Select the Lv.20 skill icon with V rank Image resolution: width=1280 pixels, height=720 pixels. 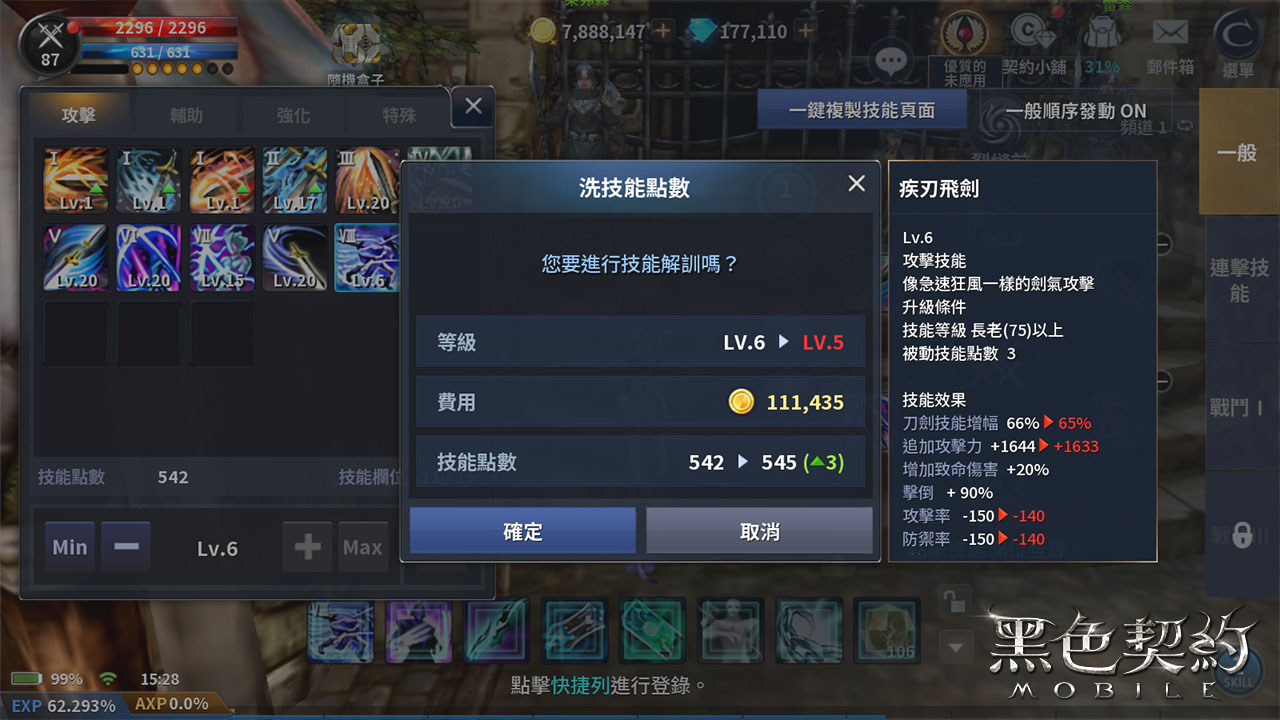[x=74, y=257]
